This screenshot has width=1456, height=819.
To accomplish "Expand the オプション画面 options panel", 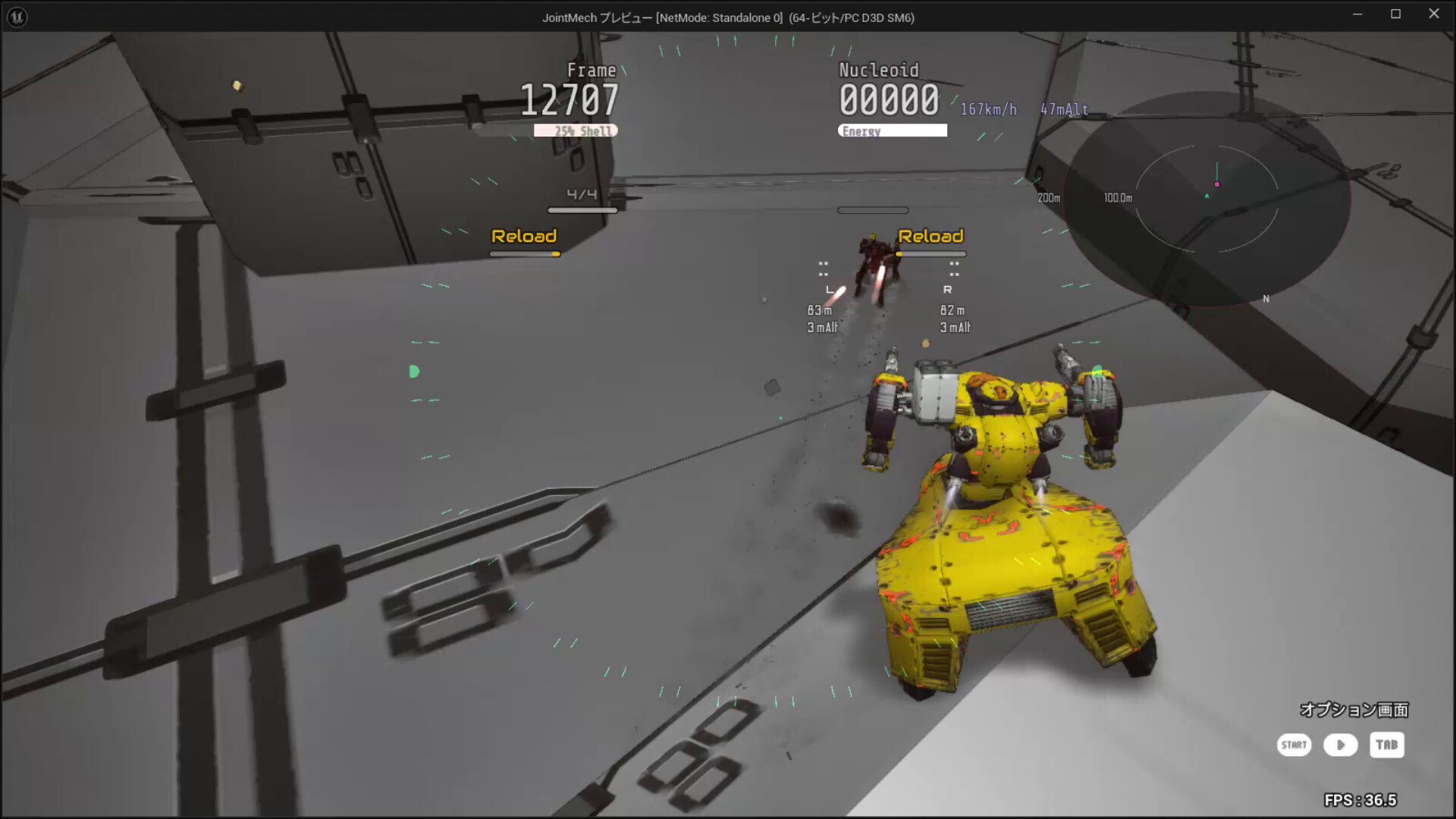I will click(x=1354, y=711).
